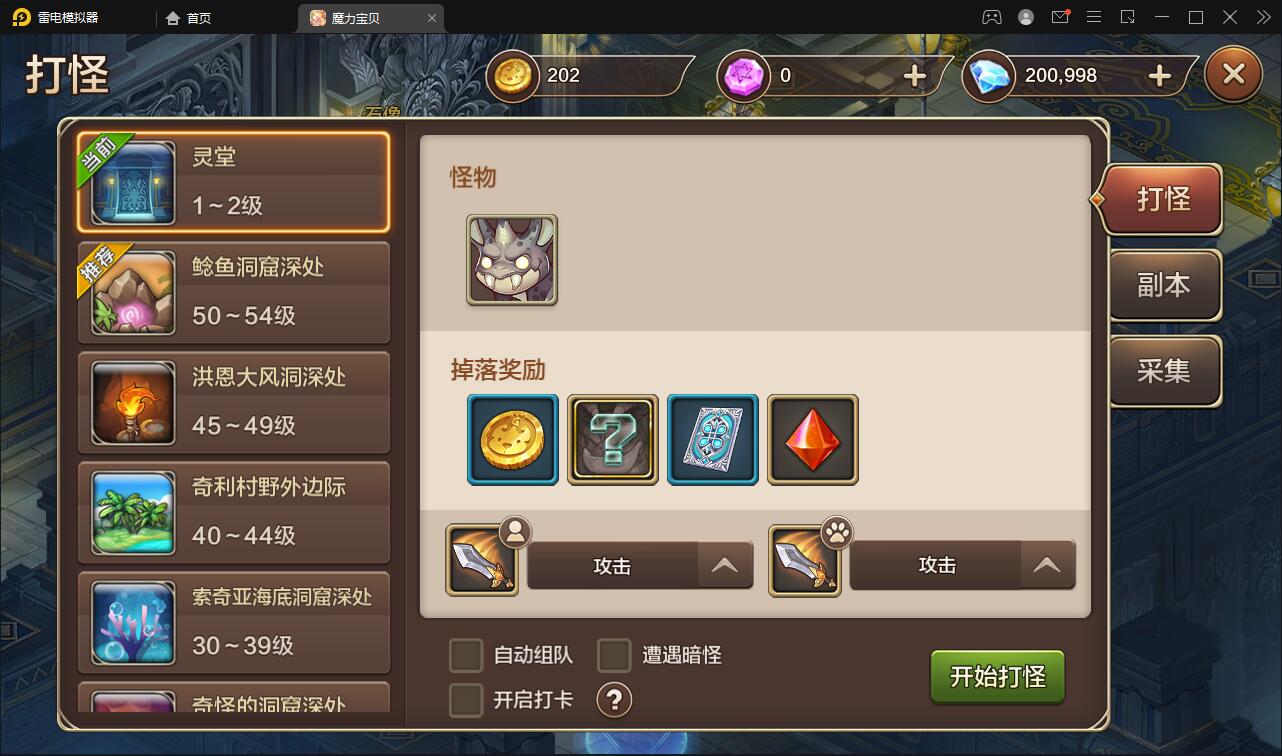Click the plus button next to diamonds
This screenshot has height=756, width=1282.
(1158, 74)
